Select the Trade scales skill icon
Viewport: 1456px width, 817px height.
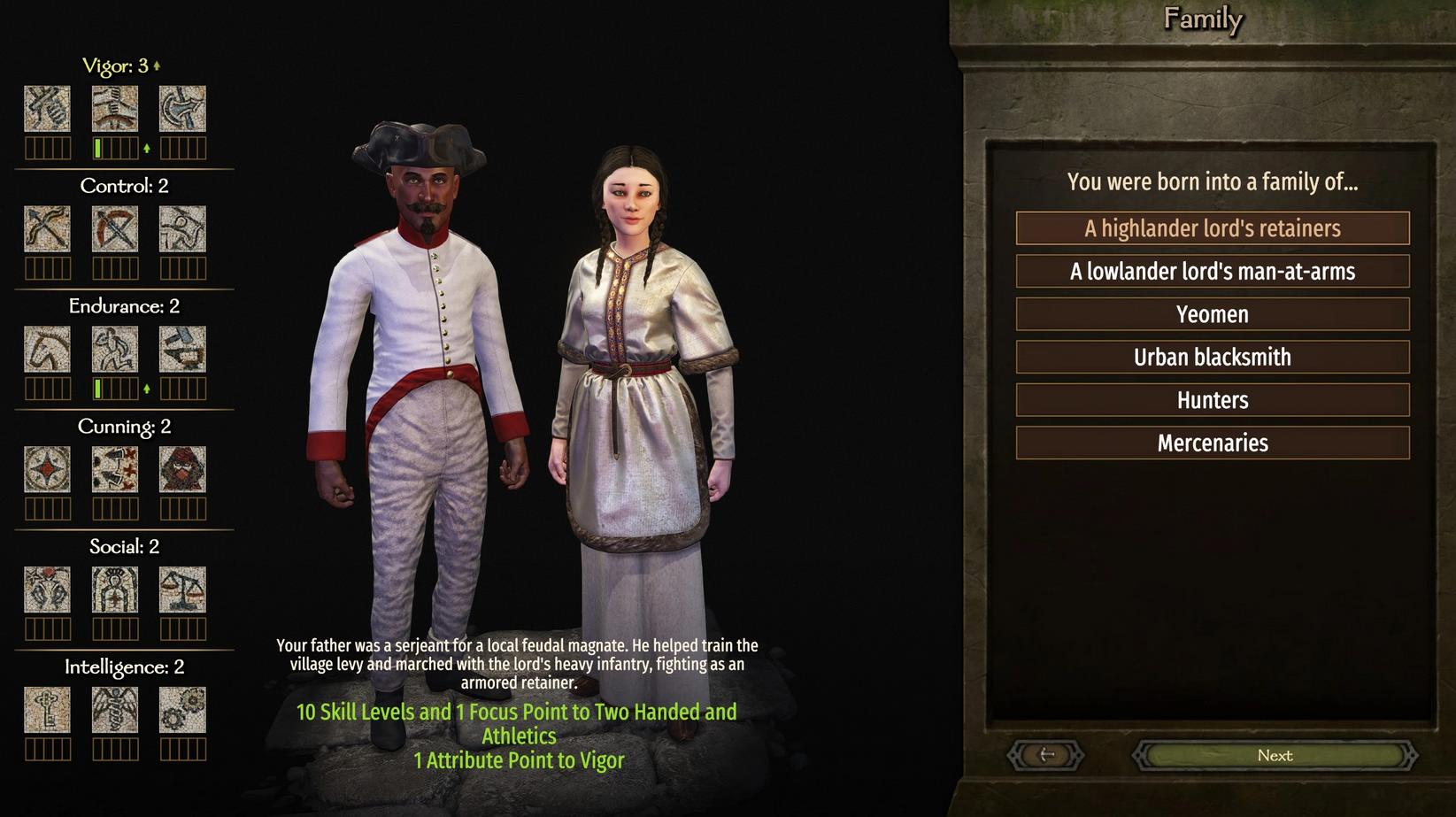click(x=182, y=590)
